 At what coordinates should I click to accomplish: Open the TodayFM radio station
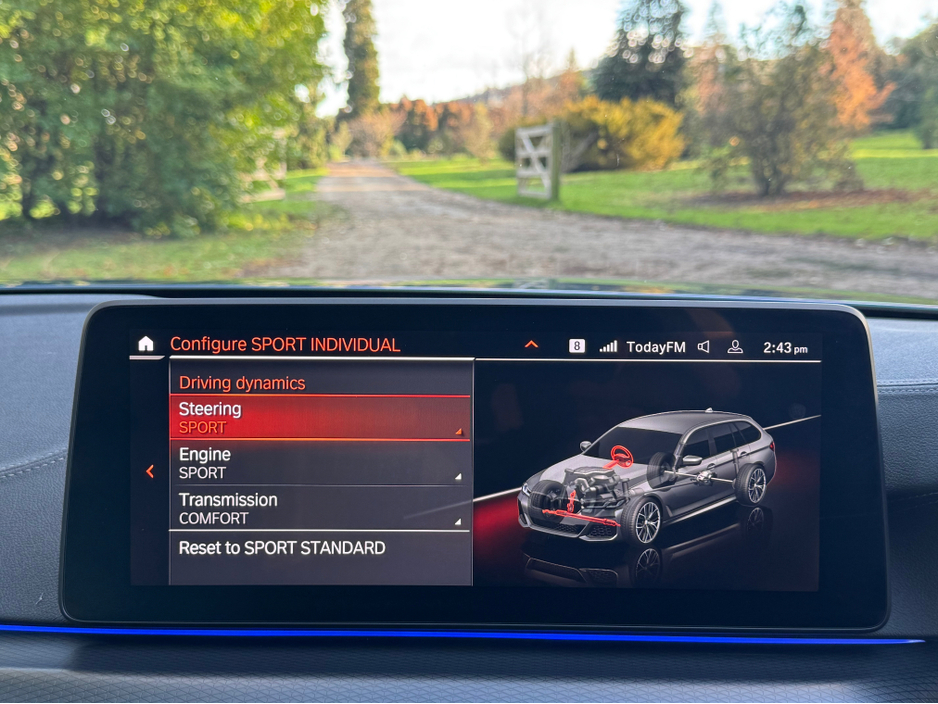(x=656, y=347)
